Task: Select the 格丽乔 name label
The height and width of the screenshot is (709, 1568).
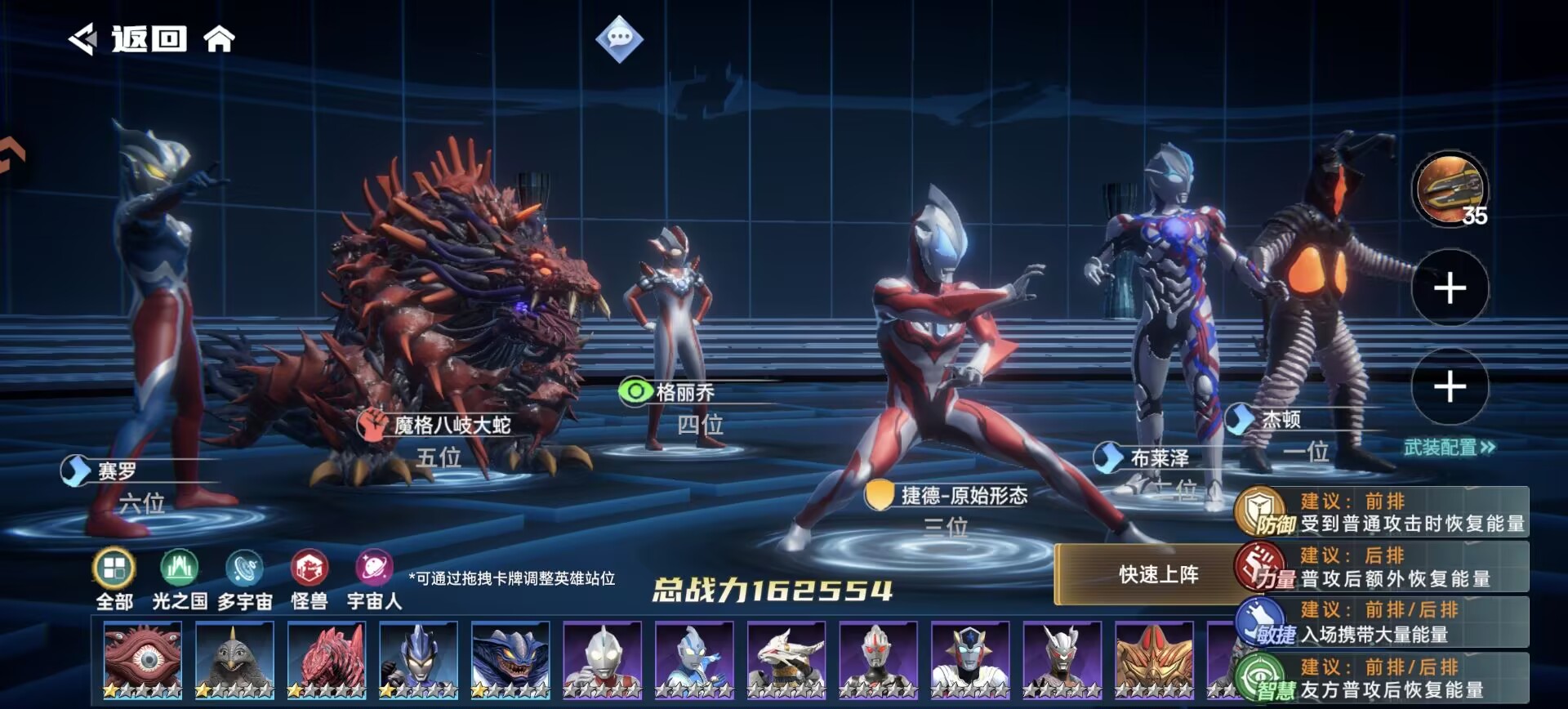Action: (685, 393)
